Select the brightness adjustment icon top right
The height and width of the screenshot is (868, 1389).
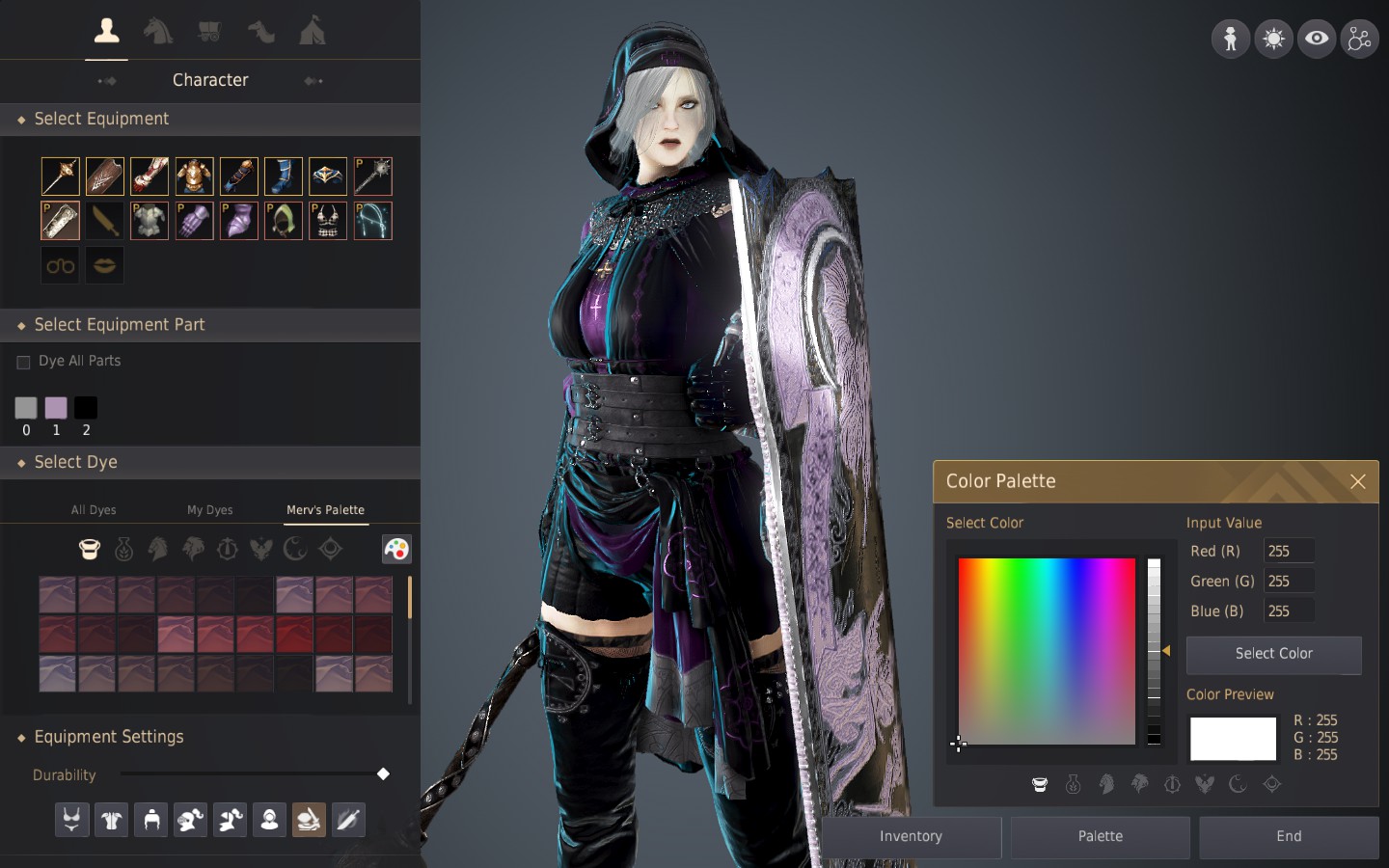(x=1273, y=39)
